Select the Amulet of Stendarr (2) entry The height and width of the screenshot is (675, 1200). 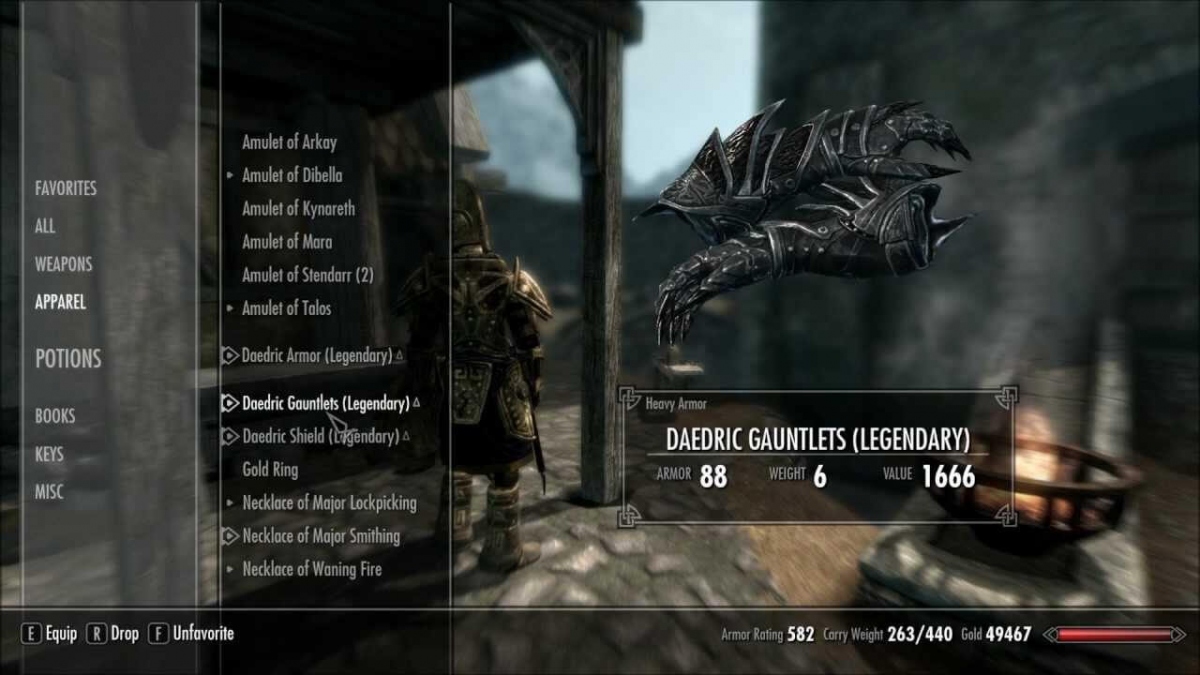point(307,275)
